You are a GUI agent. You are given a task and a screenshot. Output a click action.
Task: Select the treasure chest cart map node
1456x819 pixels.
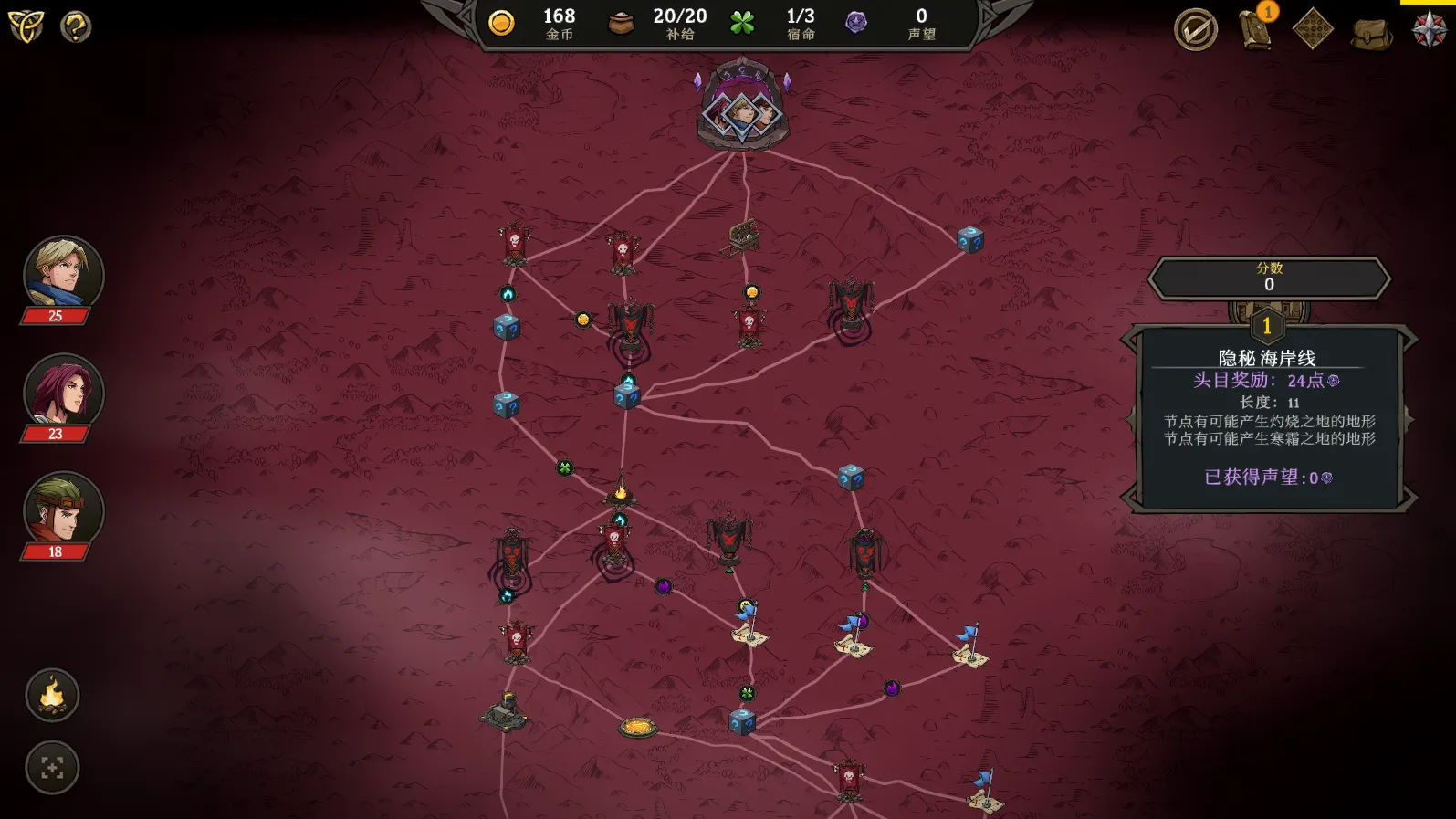click(741, 236)
